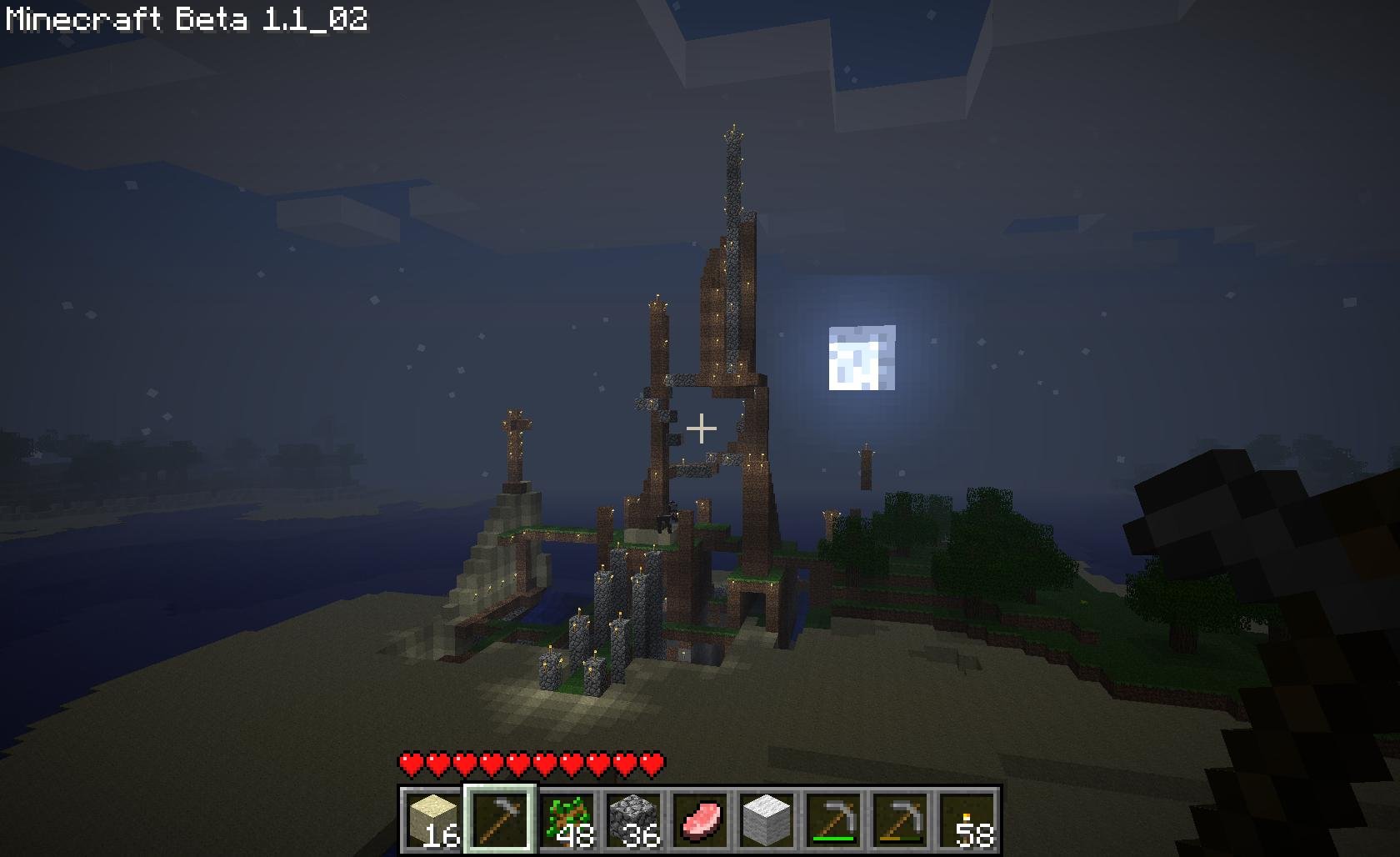
Task: Select the cobblestone stack of 36
Action: click(633, 819)
